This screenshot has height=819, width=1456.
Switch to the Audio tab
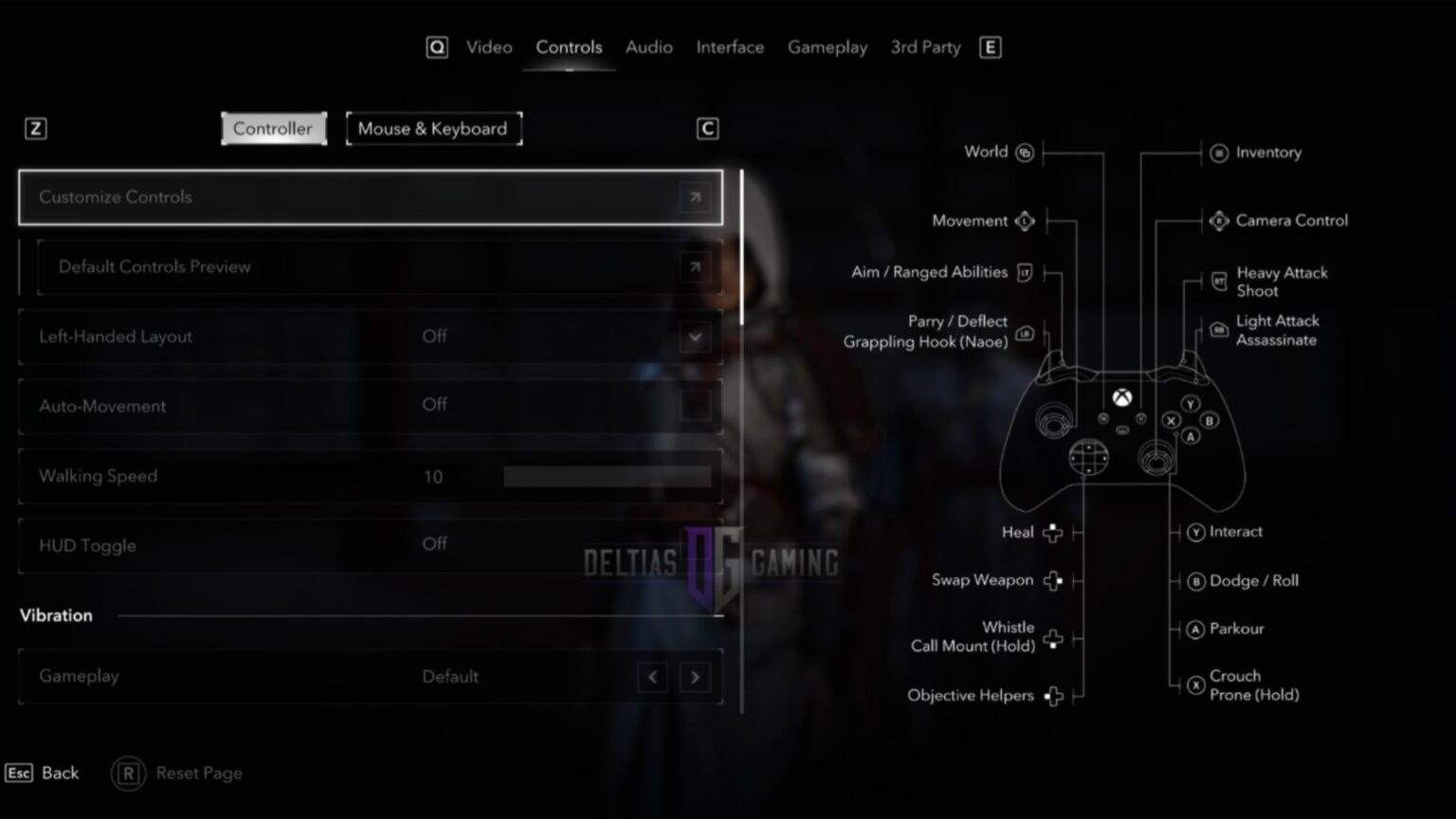648,46
